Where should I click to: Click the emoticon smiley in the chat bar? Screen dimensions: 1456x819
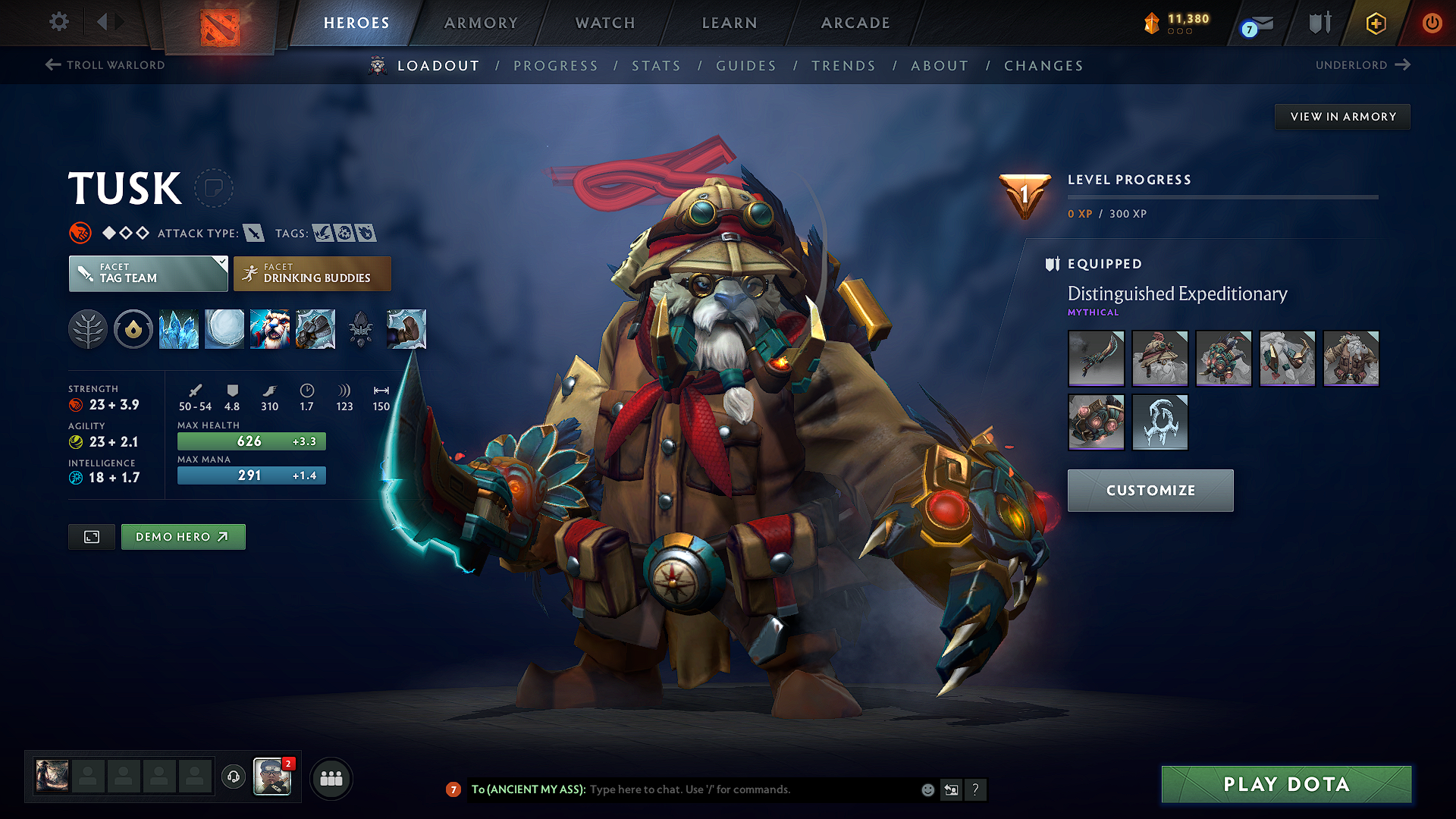pyautogui.click(x=927, y=789)
